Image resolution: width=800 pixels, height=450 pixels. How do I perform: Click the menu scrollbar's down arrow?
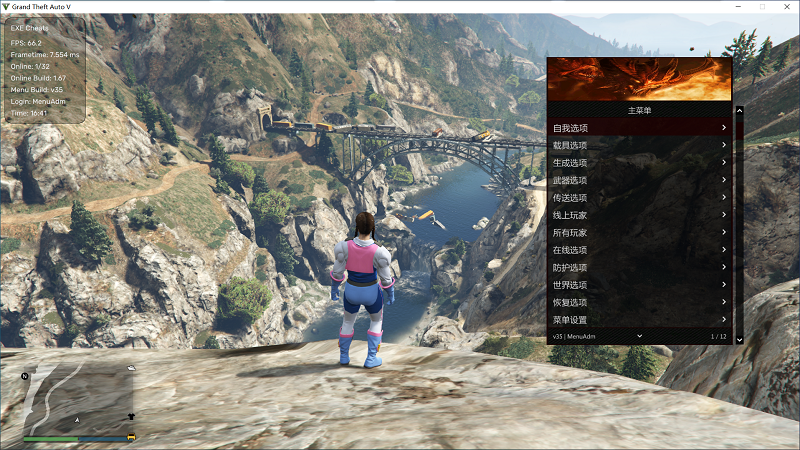click(x=739, y=339)
